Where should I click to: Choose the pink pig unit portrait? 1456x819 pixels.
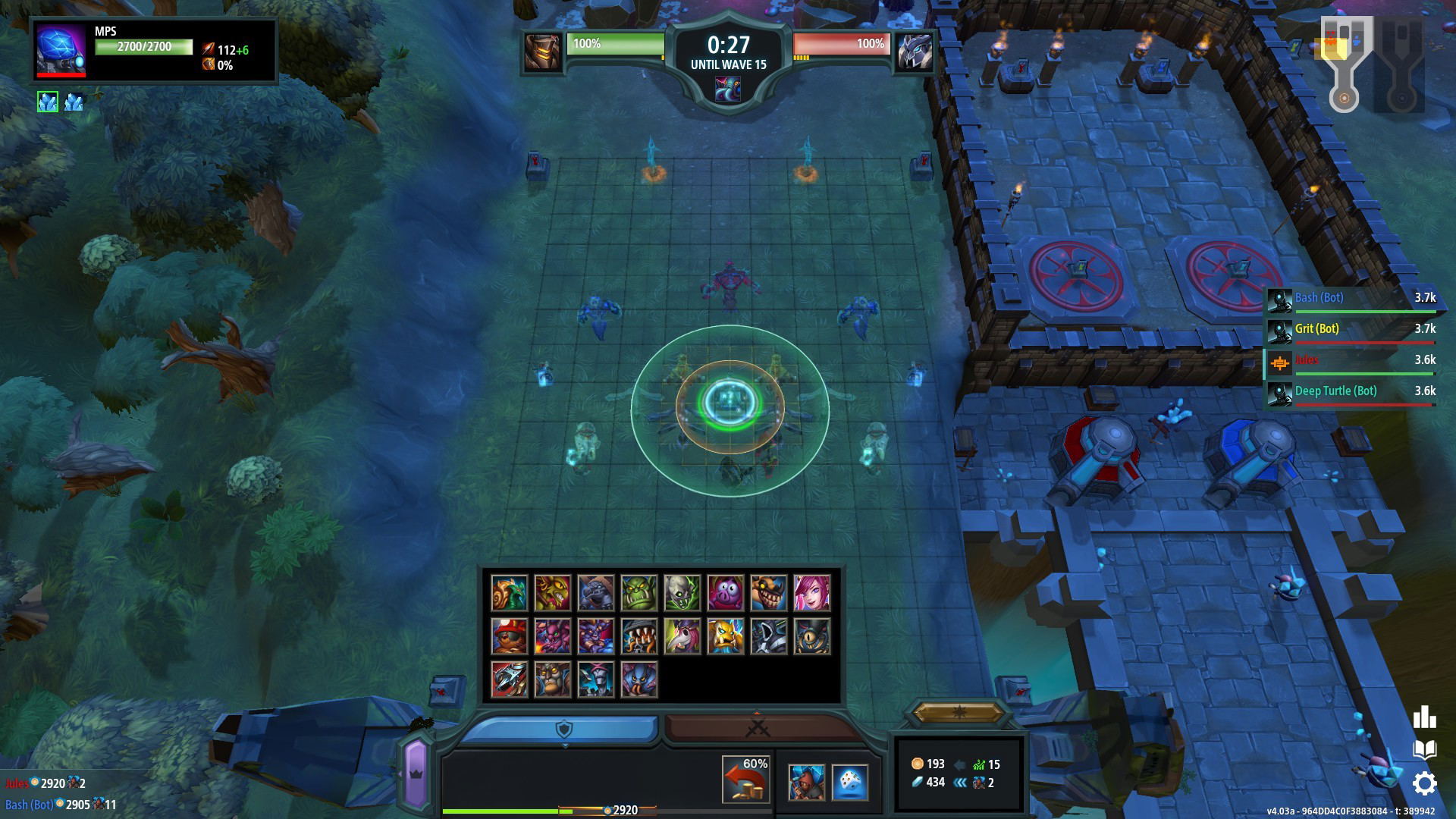pos(726,593)
